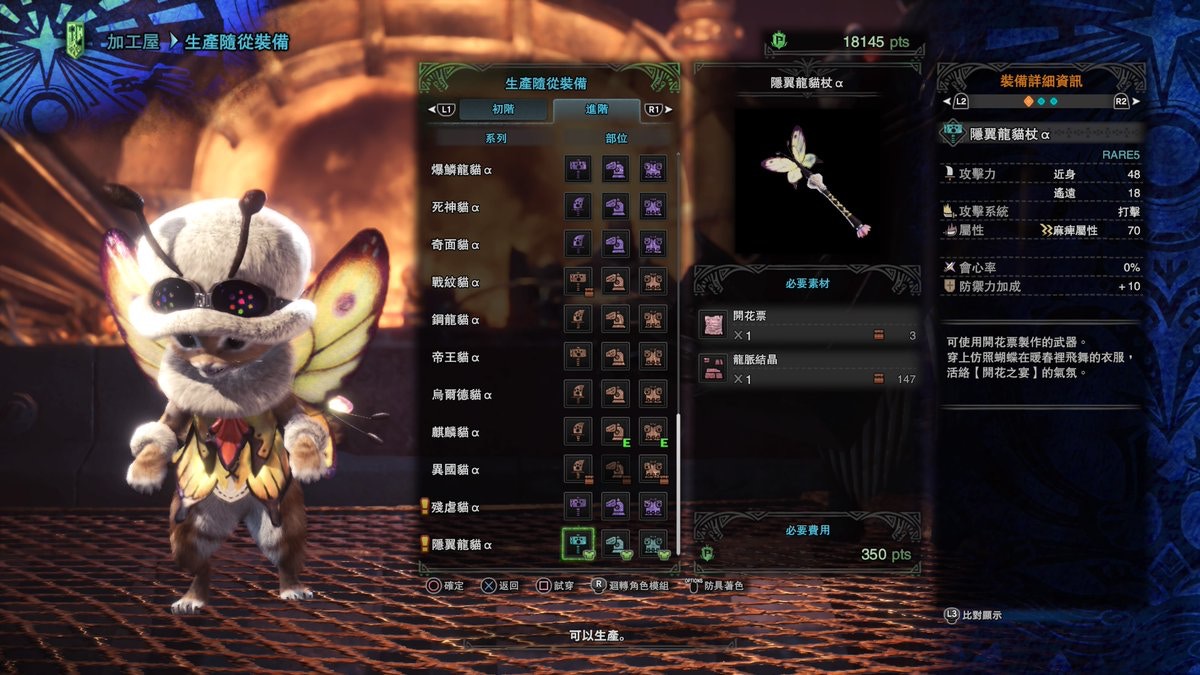Screen dimensions: 1200x675
Task: Select the 隱翼龍貓α series name
Action: pyautogui.click(x=462, y=545)
